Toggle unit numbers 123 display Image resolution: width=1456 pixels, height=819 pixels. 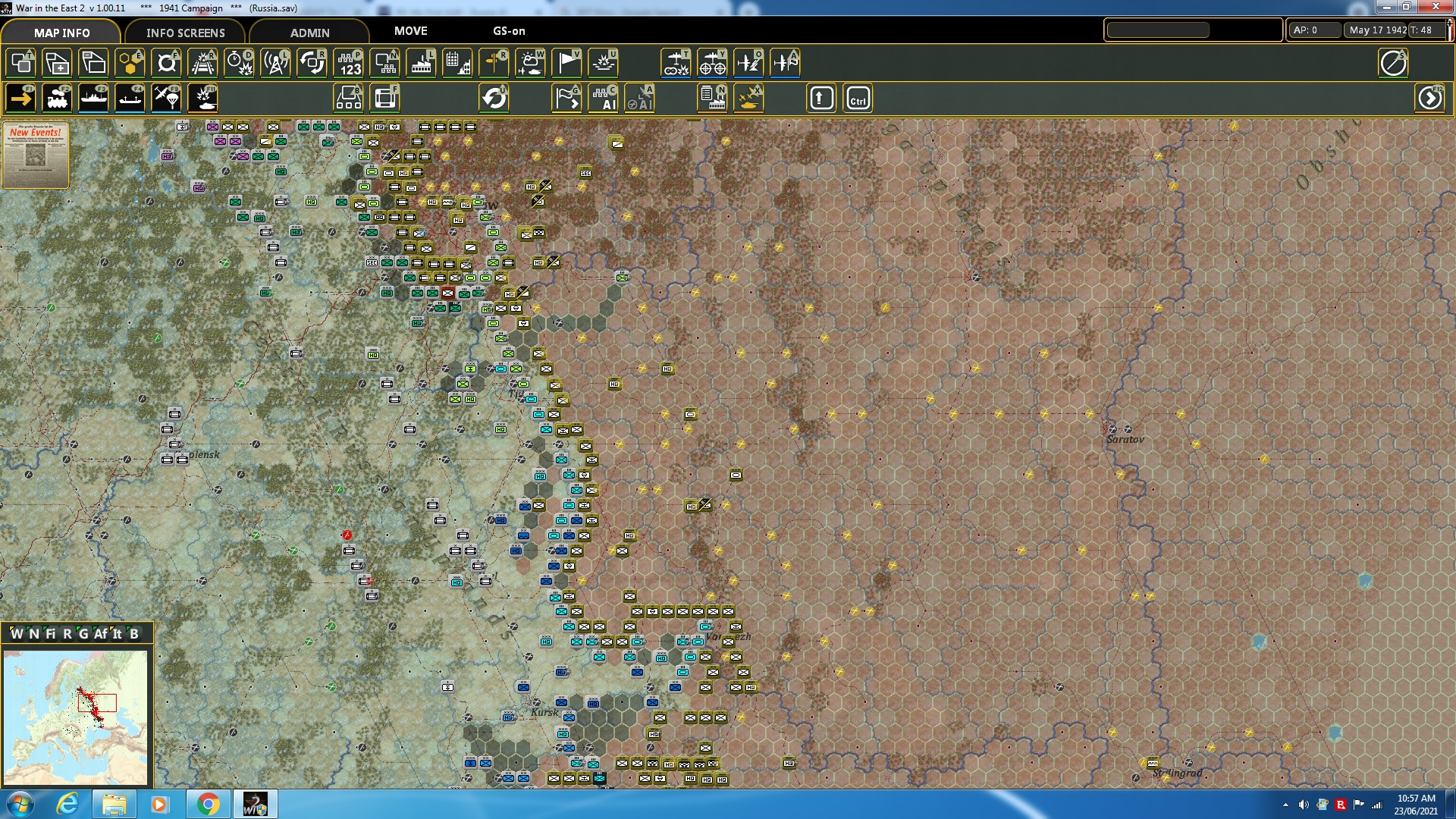pyautogui.click(x=350, y=62)
